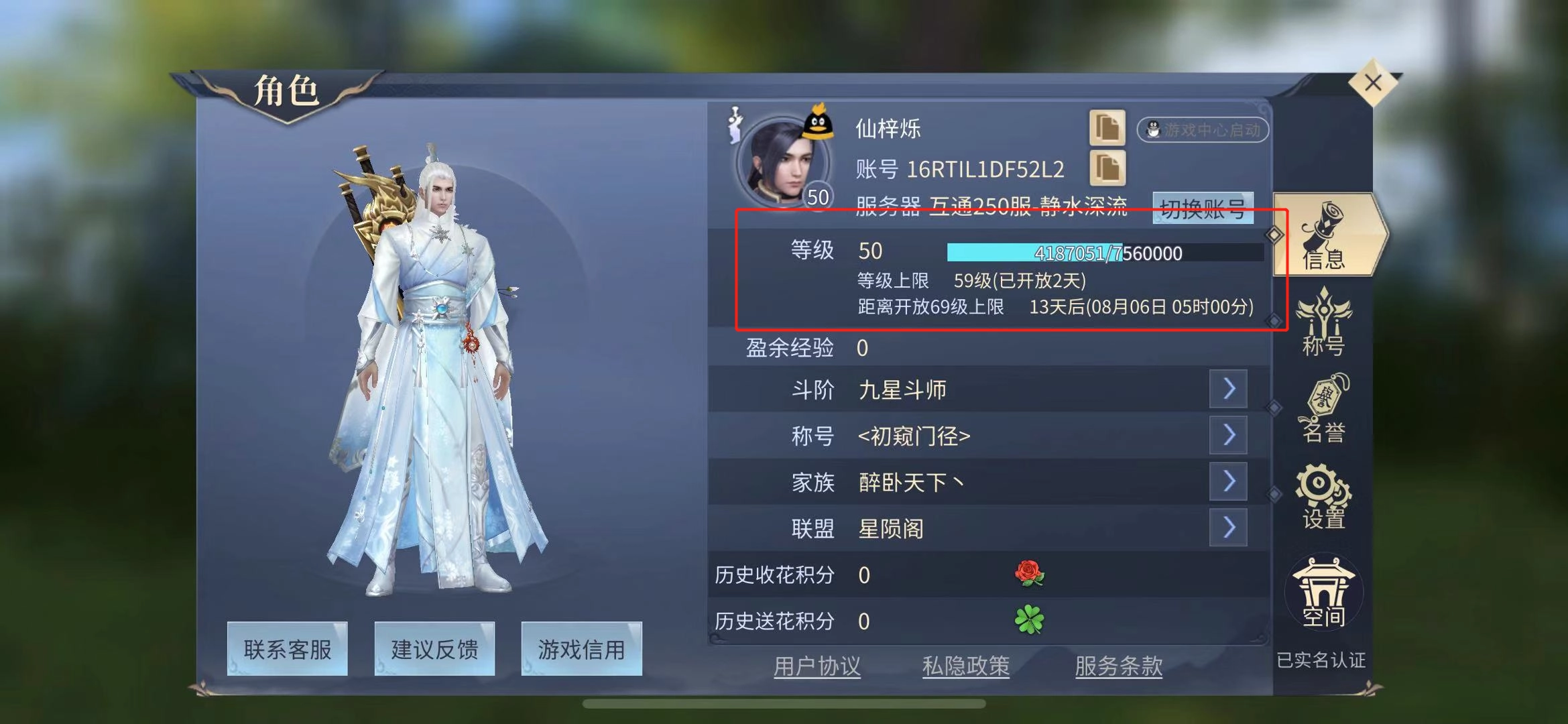Expand the 称号 <初窥门径> details arrow
This screenshot has width=1568, height=724.
[1227, 435]
